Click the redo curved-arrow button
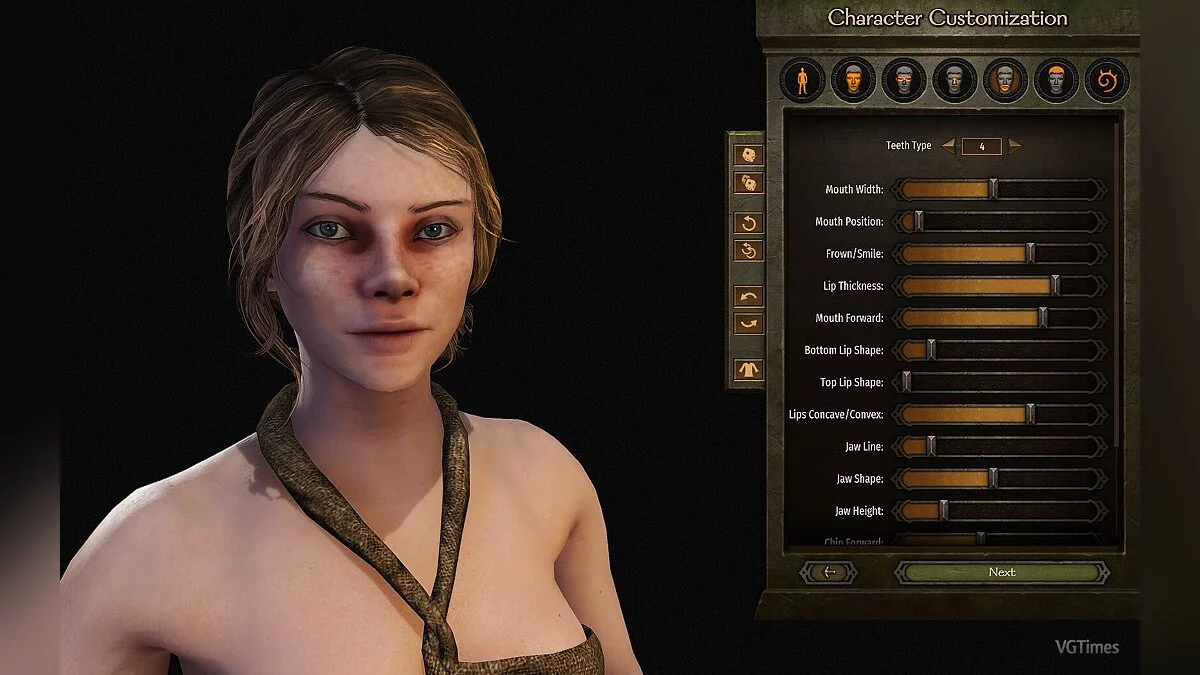Screen dimensions: 1200x675 (x=749, y=324)
